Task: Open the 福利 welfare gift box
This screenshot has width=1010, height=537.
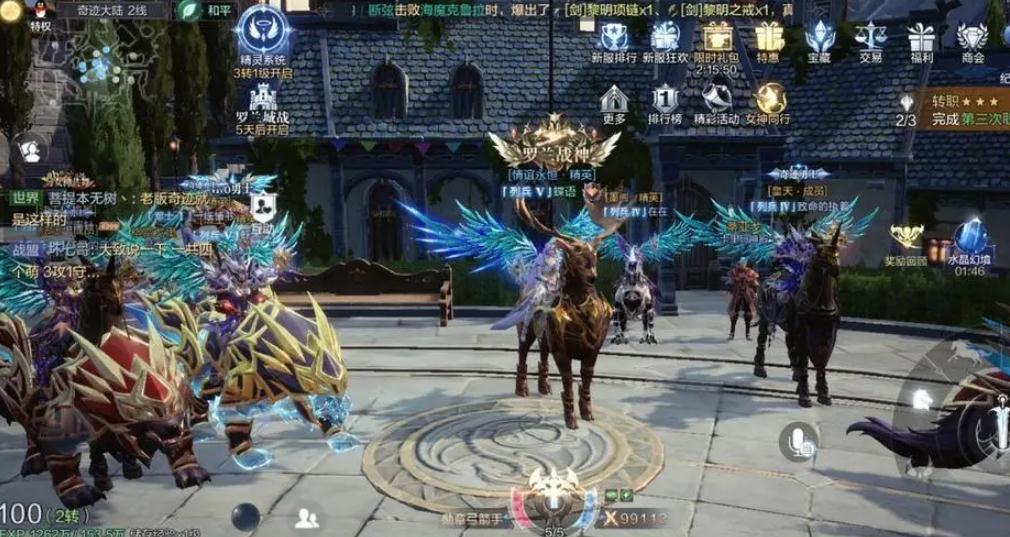Action: tap(921, 38)
